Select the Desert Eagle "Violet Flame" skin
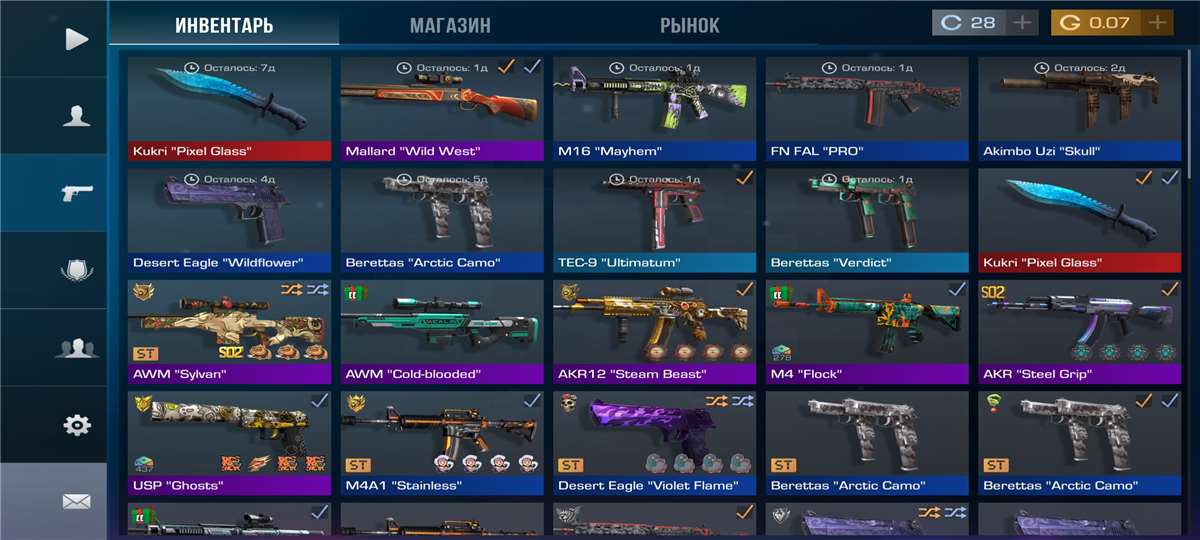Image resolution: width=1200 pixels, height=540 pixels. tap(654, 443)
